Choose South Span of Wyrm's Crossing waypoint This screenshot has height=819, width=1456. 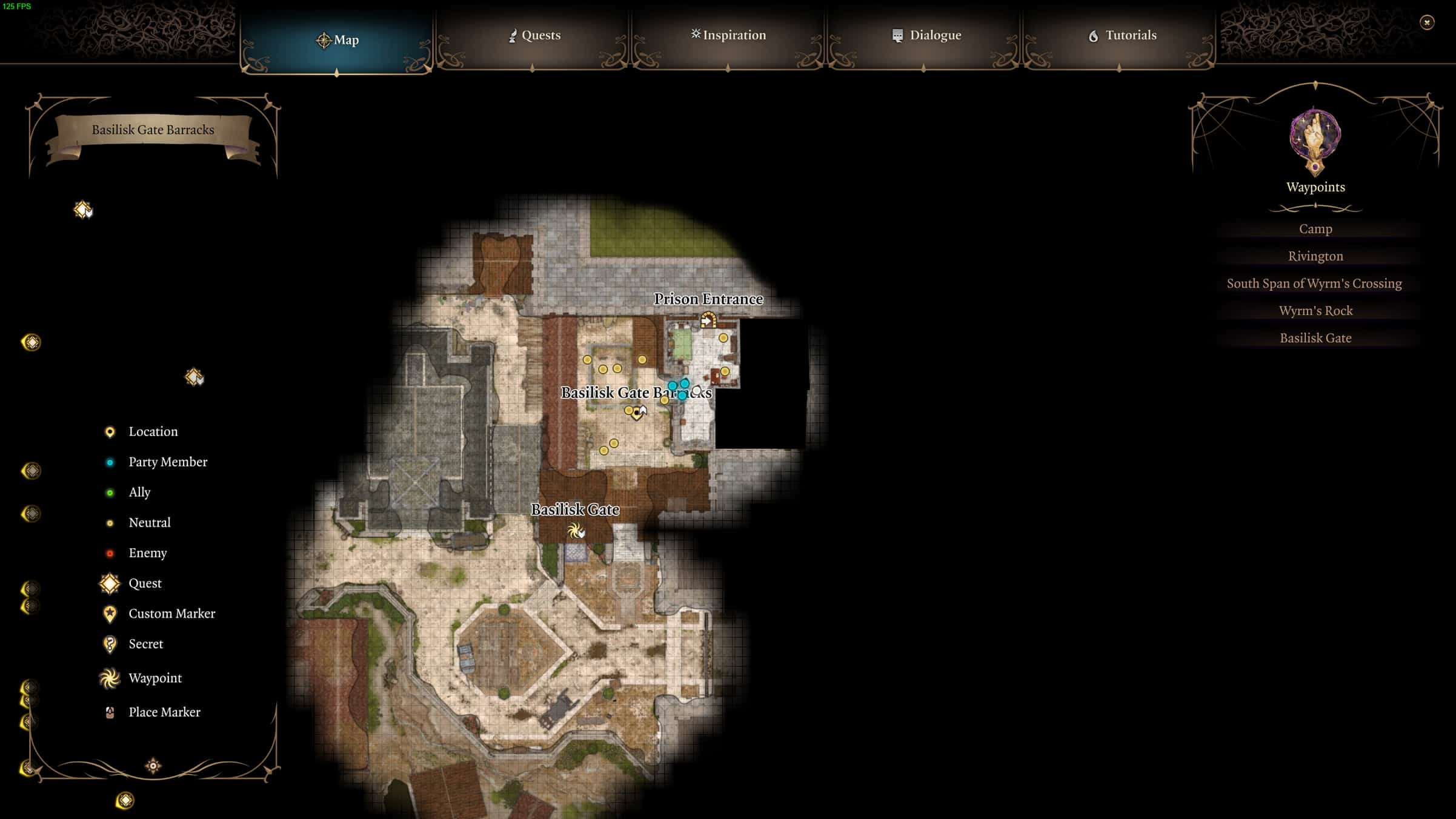click(1315, 283)
